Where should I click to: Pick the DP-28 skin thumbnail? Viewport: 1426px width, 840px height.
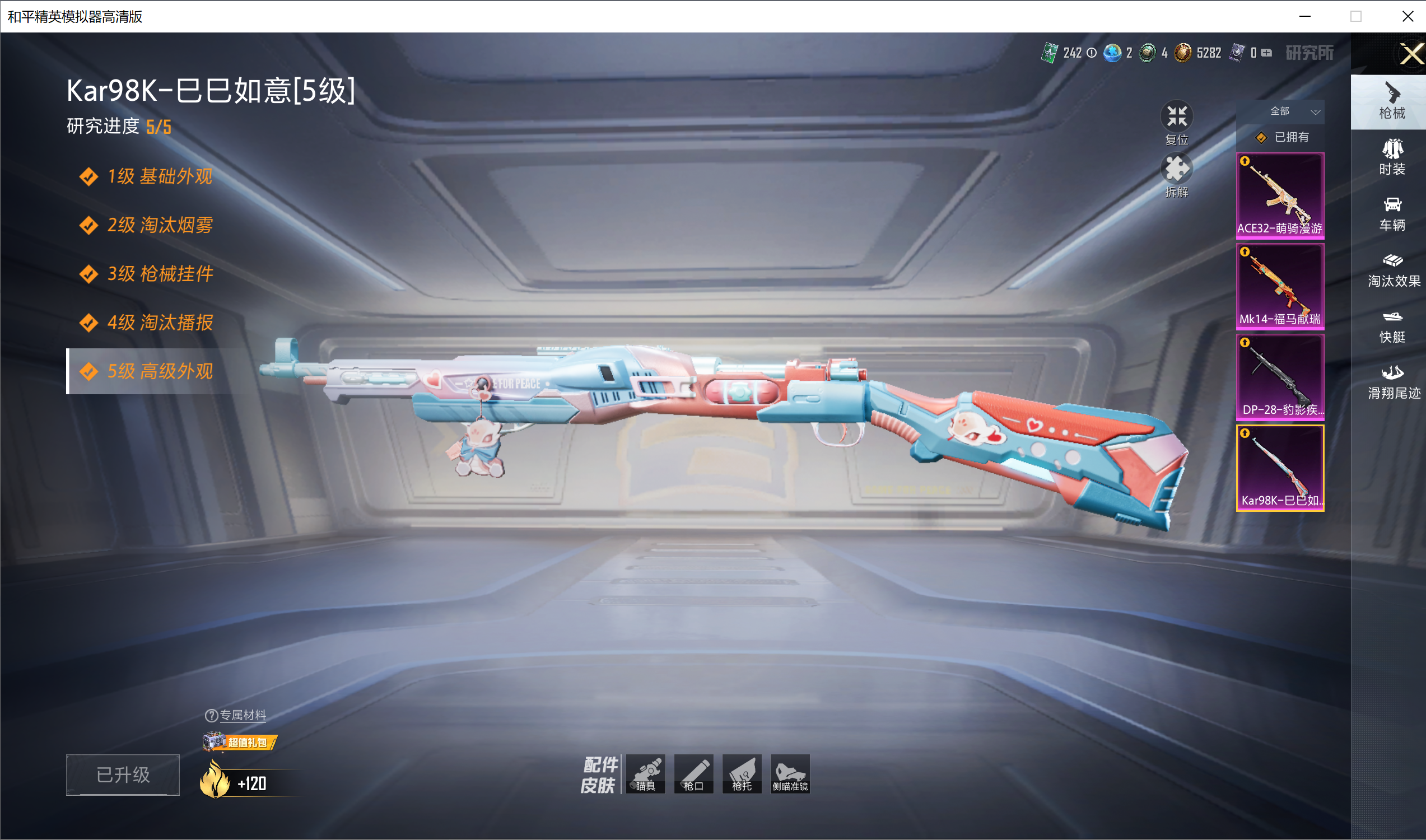pos(1280,377)
